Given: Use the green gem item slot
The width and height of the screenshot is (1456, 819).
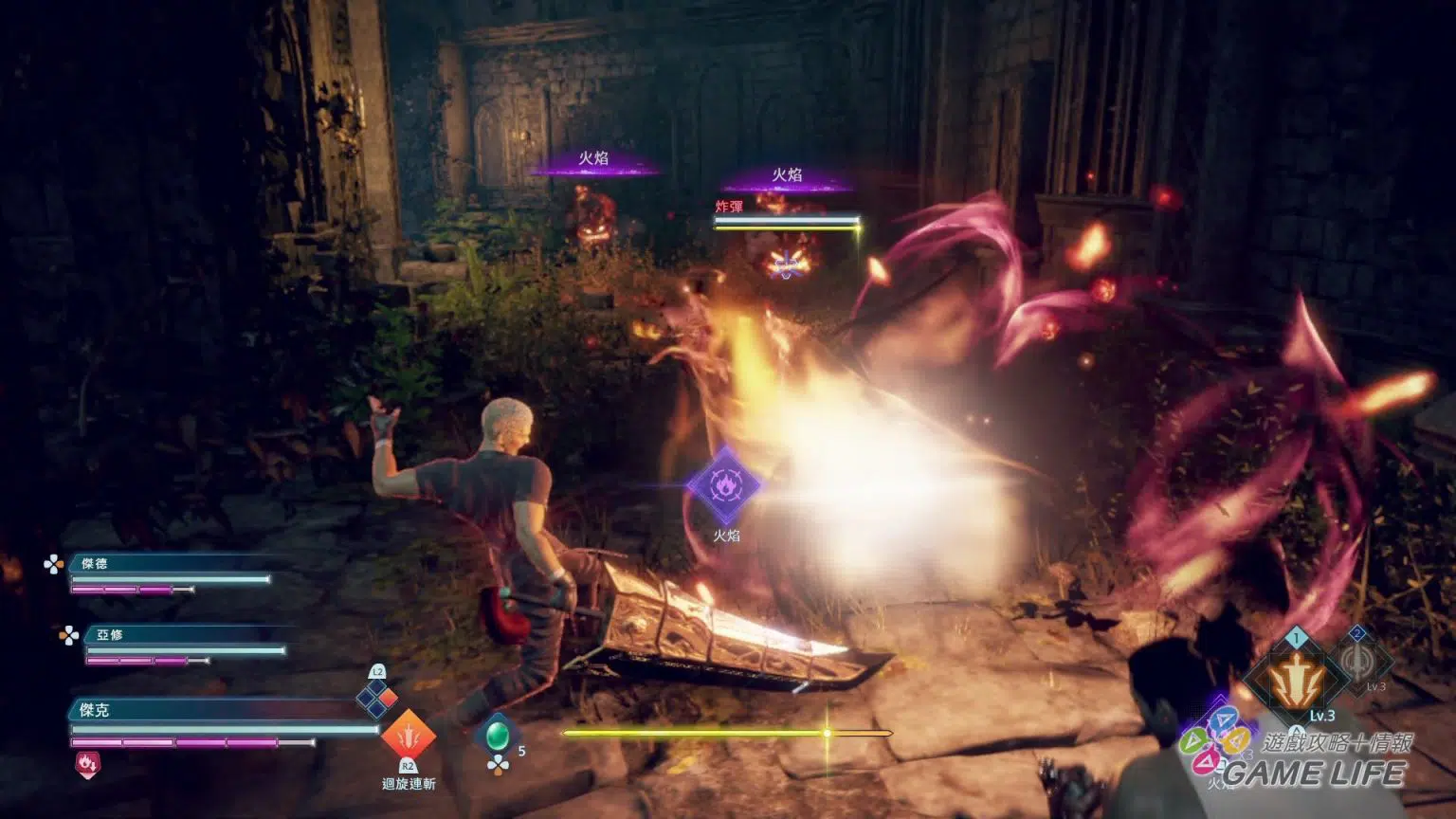Looking at the screenshot, I should 498,736.
